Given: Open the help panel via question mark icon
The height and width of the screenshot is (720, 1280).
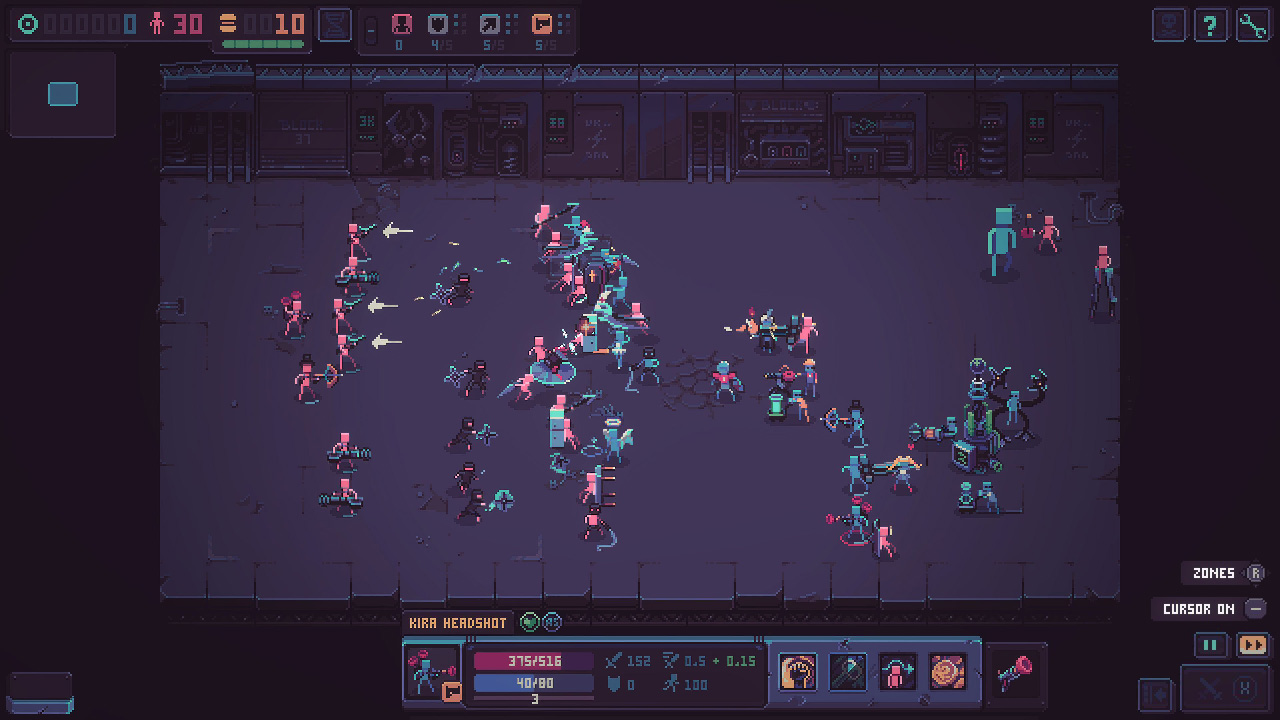Looking at the screenshot, I should [1210, 25].
